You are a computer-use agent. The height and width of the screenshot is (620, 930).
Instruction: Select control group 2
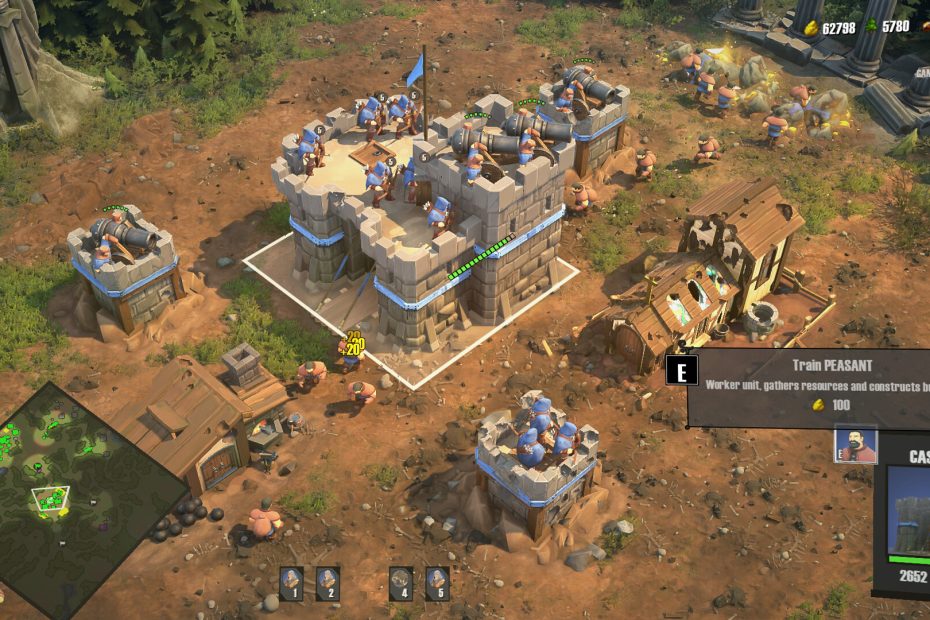click(327, 582)
